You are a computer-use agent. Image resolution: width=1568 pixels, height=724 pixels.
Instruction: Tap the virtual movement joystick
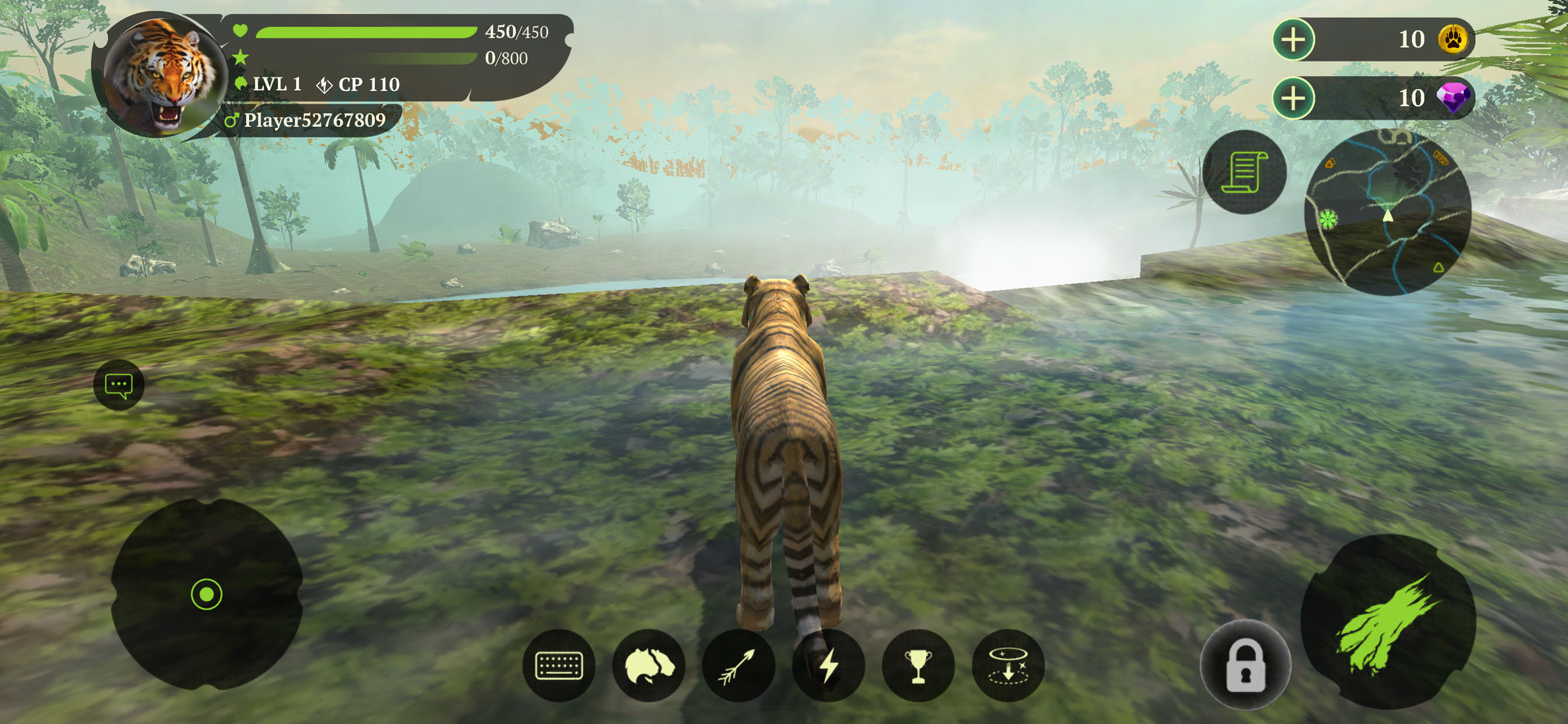(206, 594)
